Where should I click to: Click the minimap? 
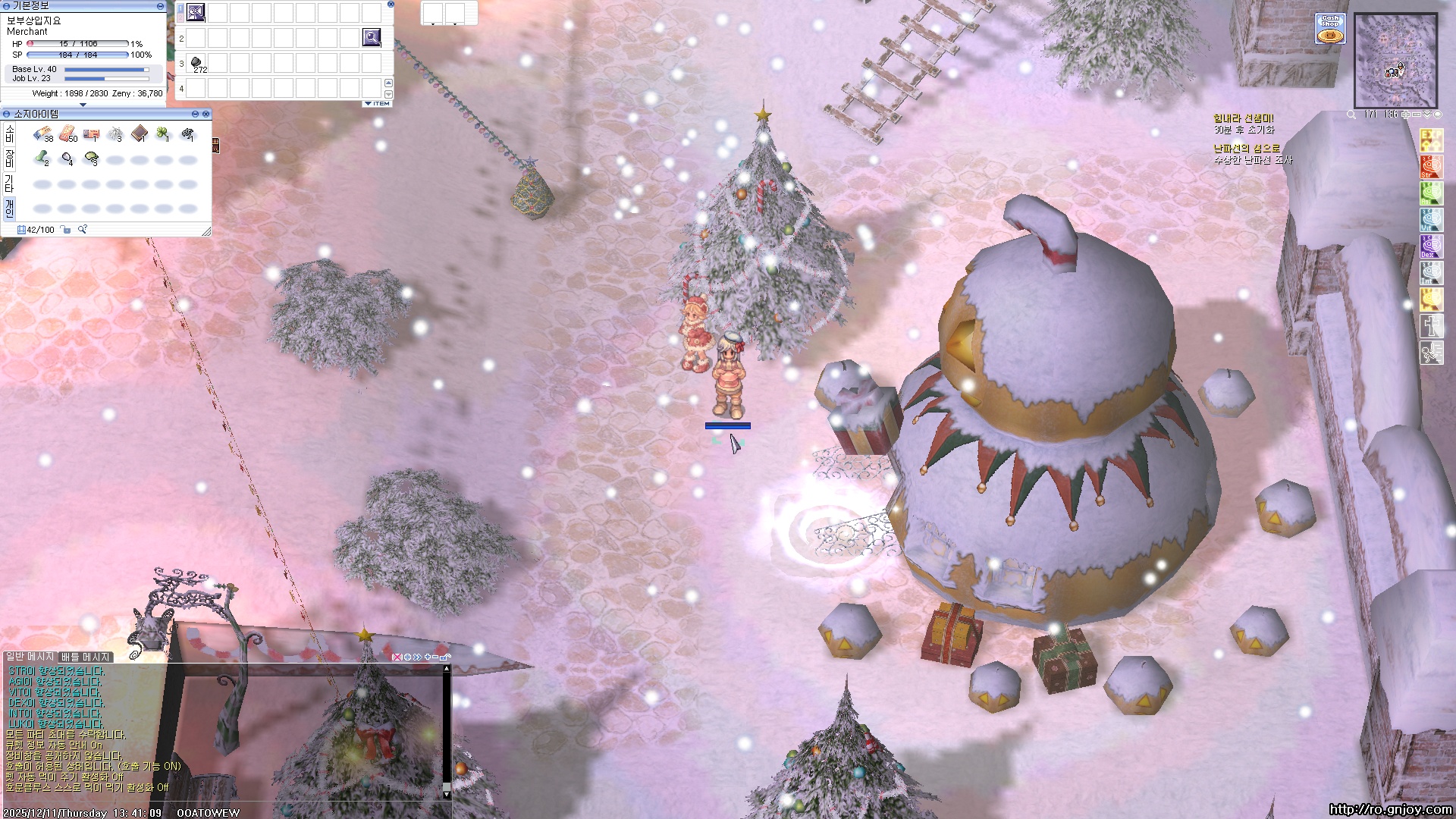point(1395,61)
